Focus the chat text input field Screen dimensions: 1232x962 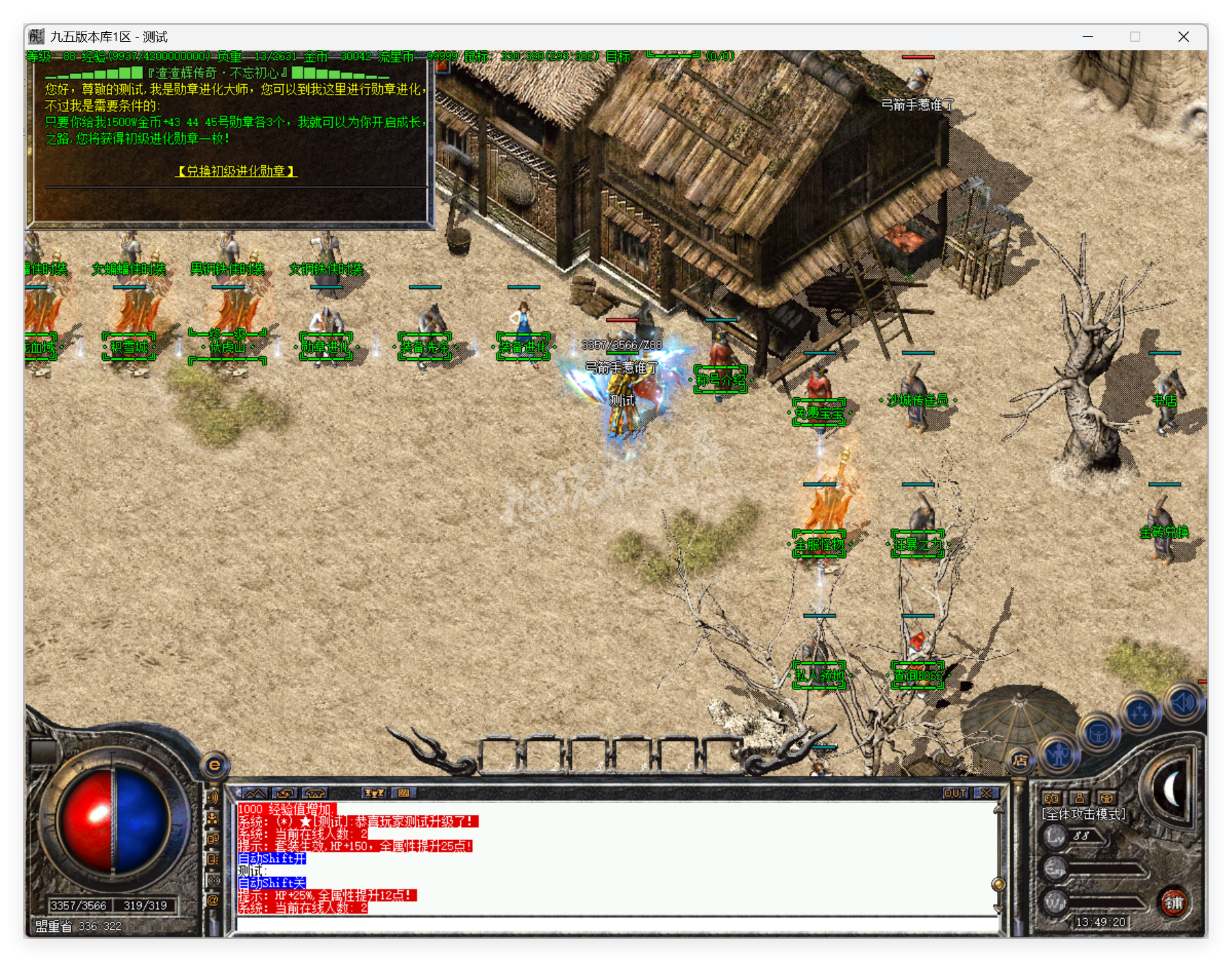pos(616,924)
